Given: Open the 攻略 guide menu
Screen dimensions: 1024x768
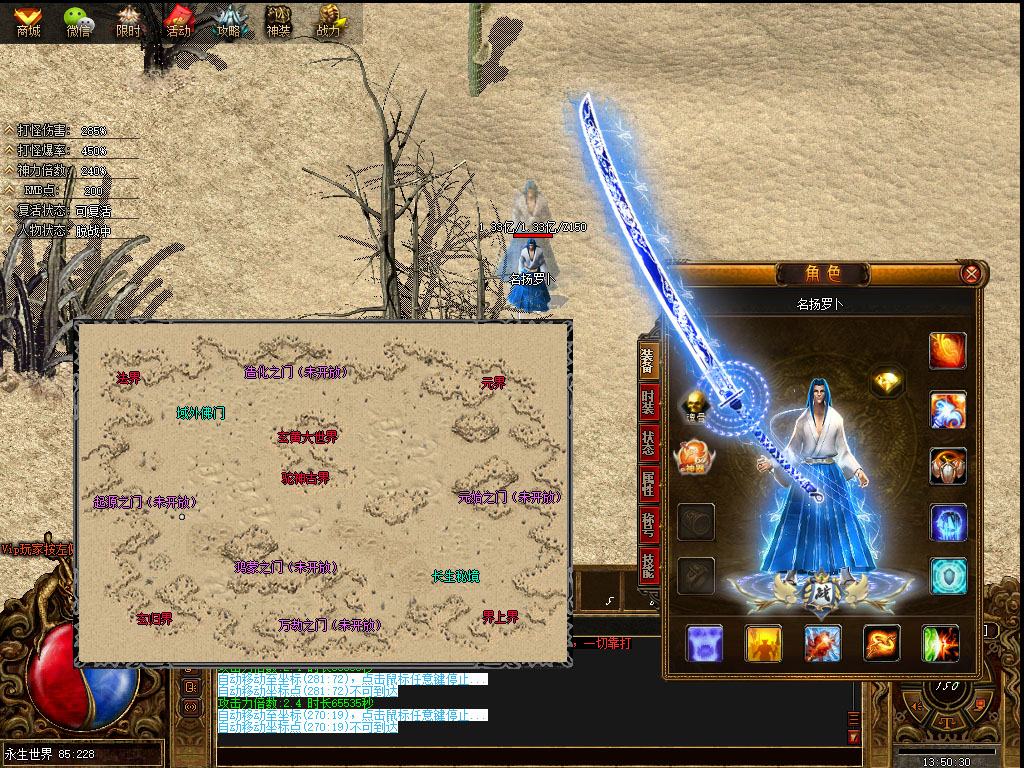Looking at the screenshot, I should pyautogui.click(x=229, y=20).
